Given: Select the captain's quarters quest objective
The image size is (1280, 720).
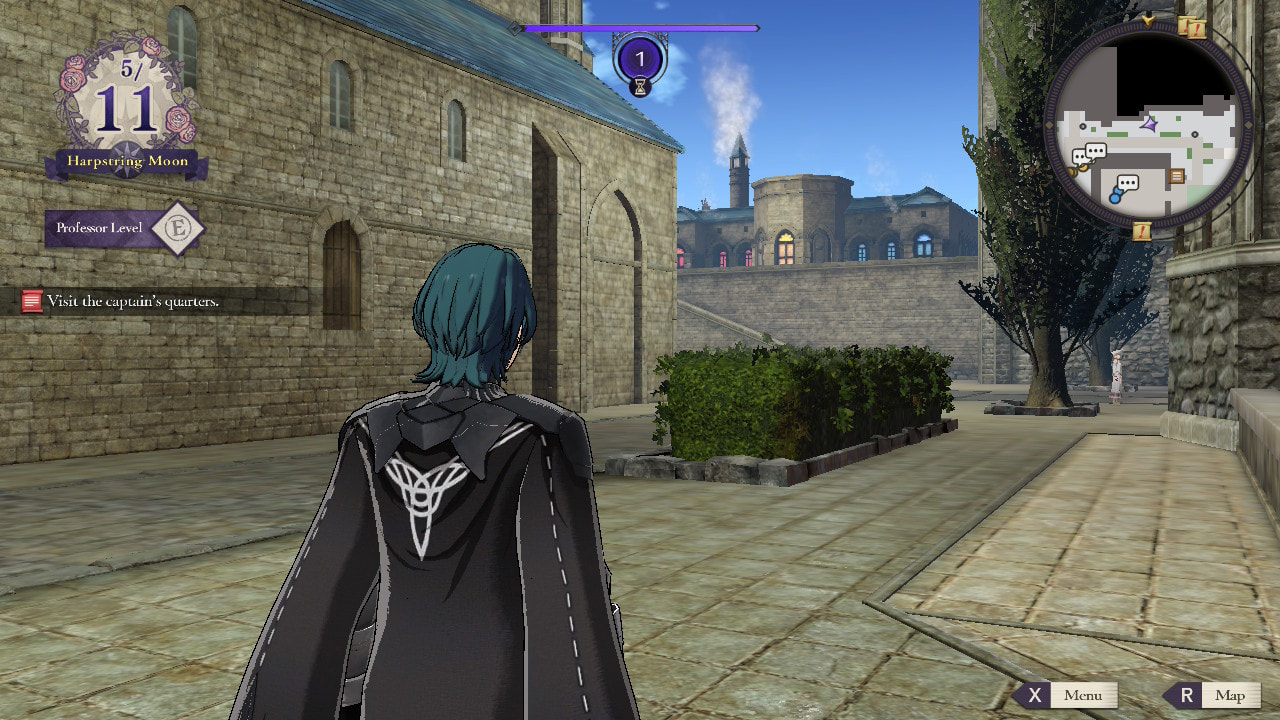Looking at the screenshot, I should point(122,301).
